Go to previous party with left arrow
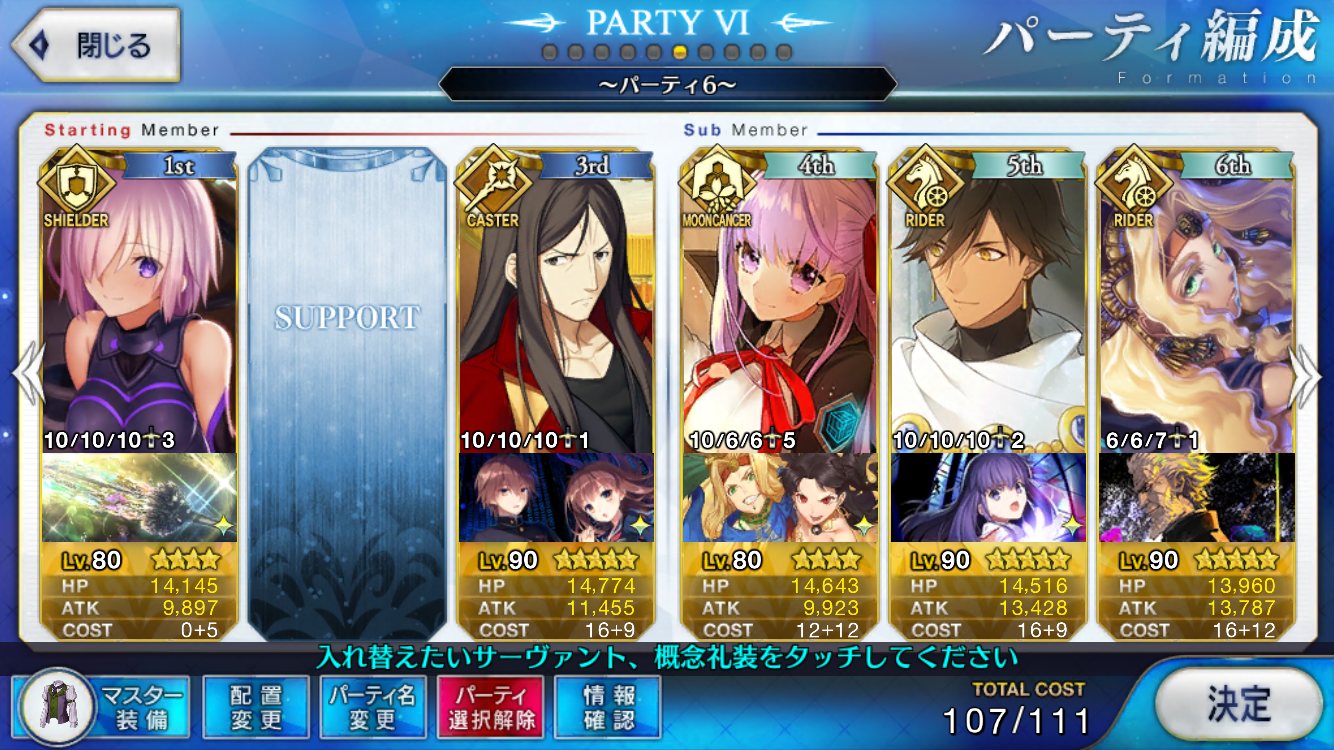1334x750 pixels. pos(27,376)
